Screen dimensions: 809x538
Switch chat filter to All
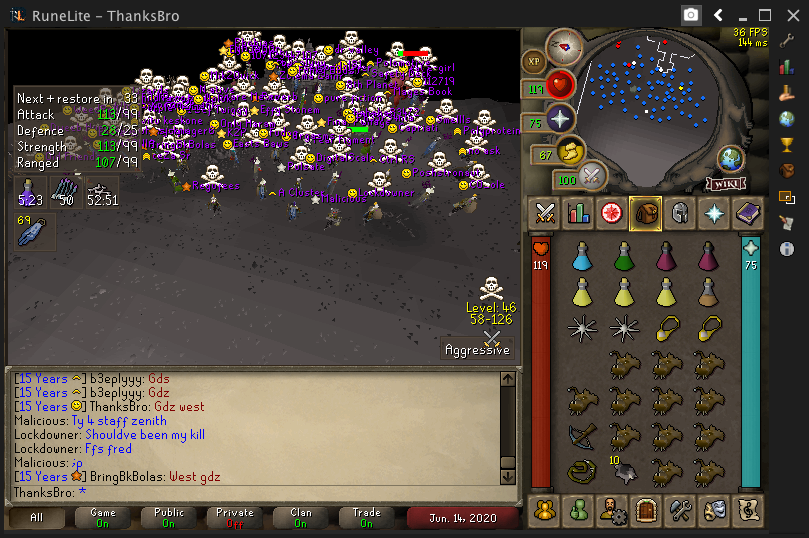pos(37,517)
